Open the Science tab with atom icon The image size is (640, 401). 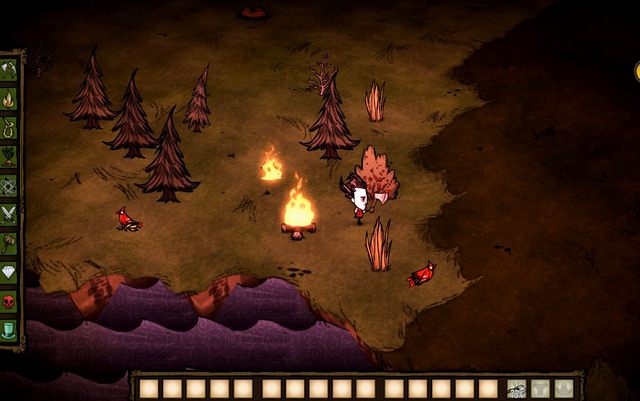pyautogui.click(x=9, y=185)
